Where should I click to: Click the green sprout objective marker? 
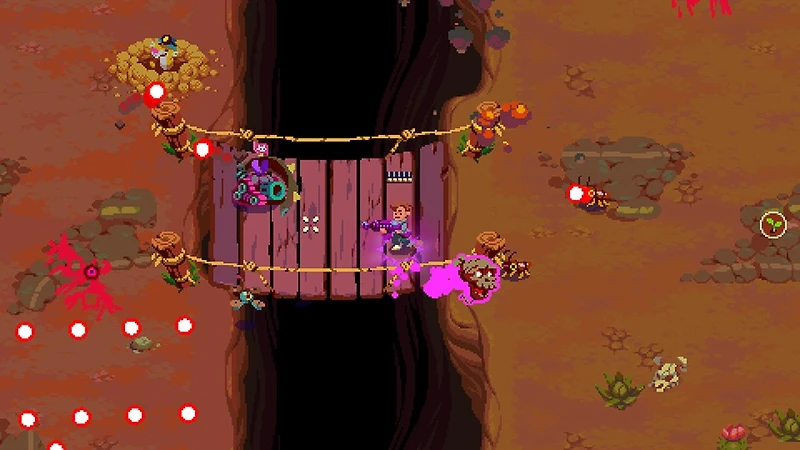pyautogui.click(x=772, y=224)
